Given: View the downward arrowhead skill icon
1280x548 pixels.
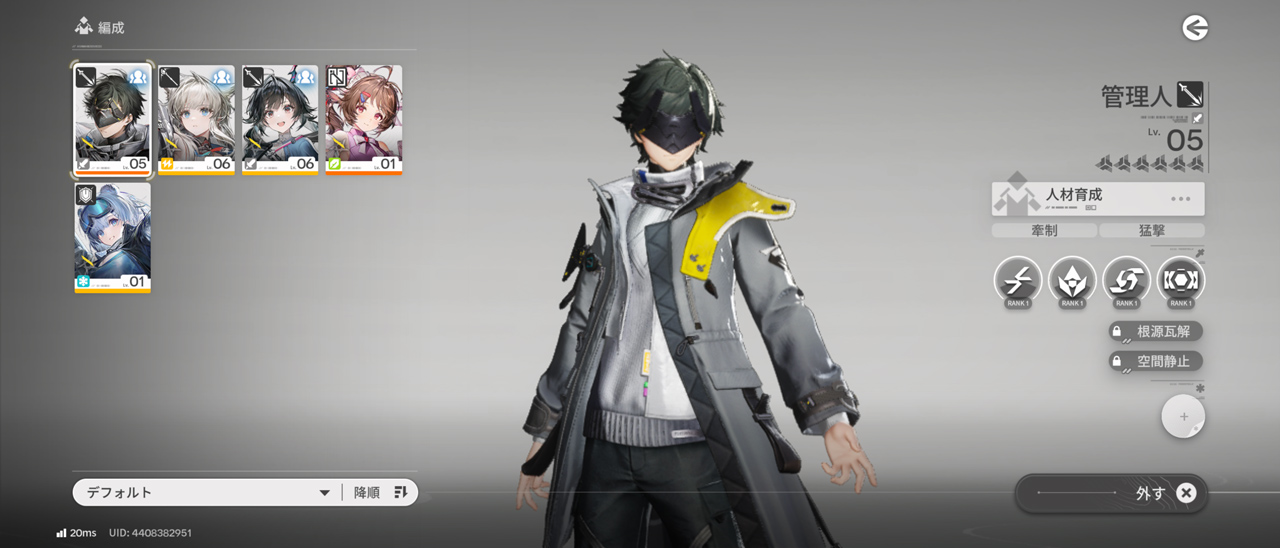Looking at the screenshot, I should (1072, 281).
